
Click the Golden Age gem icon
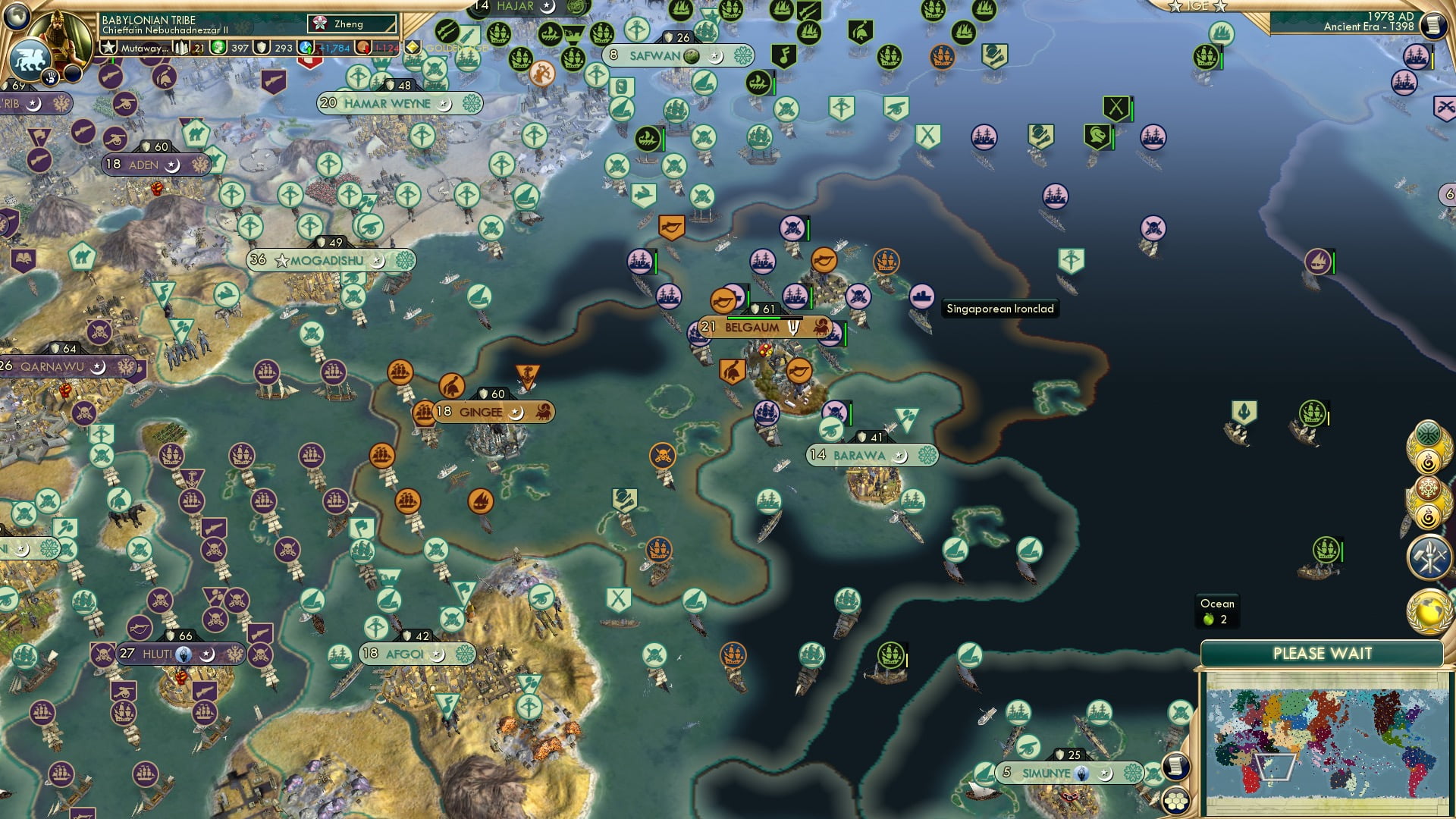[413, 47]
